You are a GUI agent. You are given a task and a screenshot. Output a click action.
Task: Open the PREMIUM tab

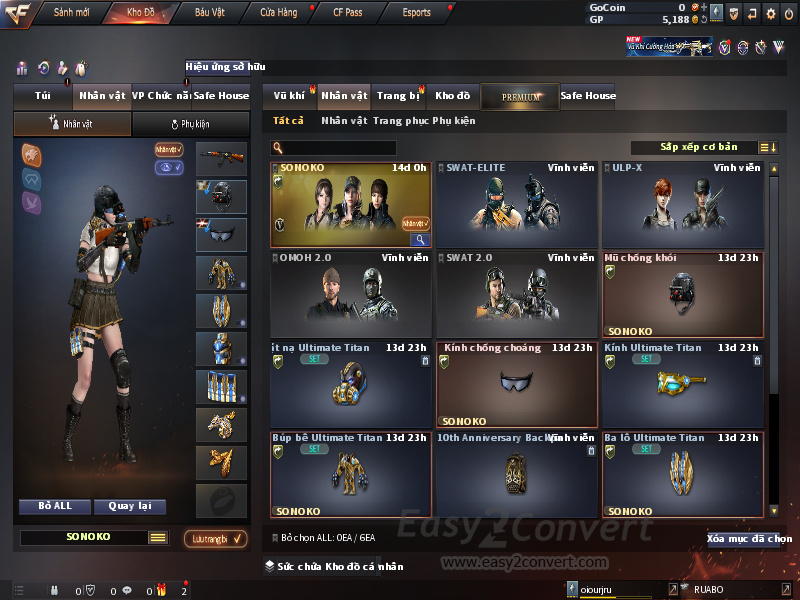(520, 96)
